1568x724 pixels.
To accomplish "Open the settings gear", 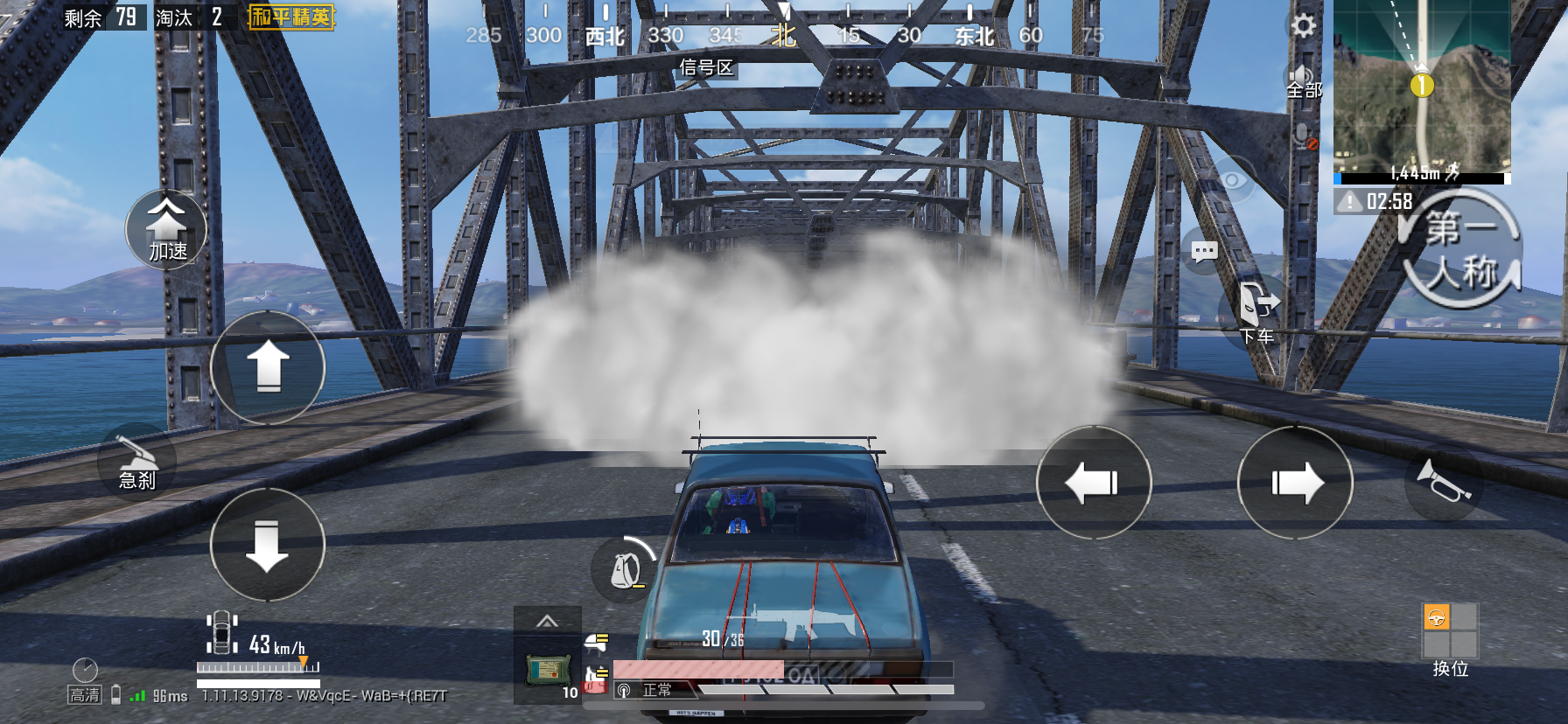I will coord(1303,25).
